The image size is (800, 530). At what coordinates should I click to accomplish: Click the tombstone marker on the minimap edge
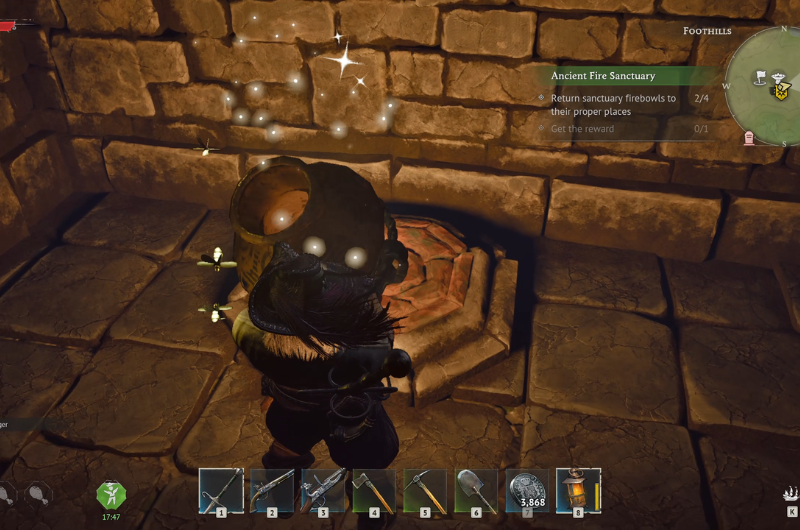[749, 138]
